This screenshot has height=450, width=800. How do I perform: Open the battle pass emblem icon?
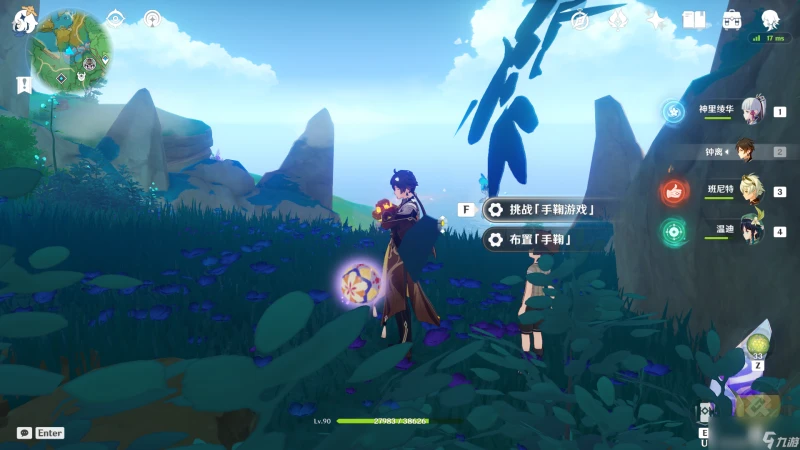point(618,20)
